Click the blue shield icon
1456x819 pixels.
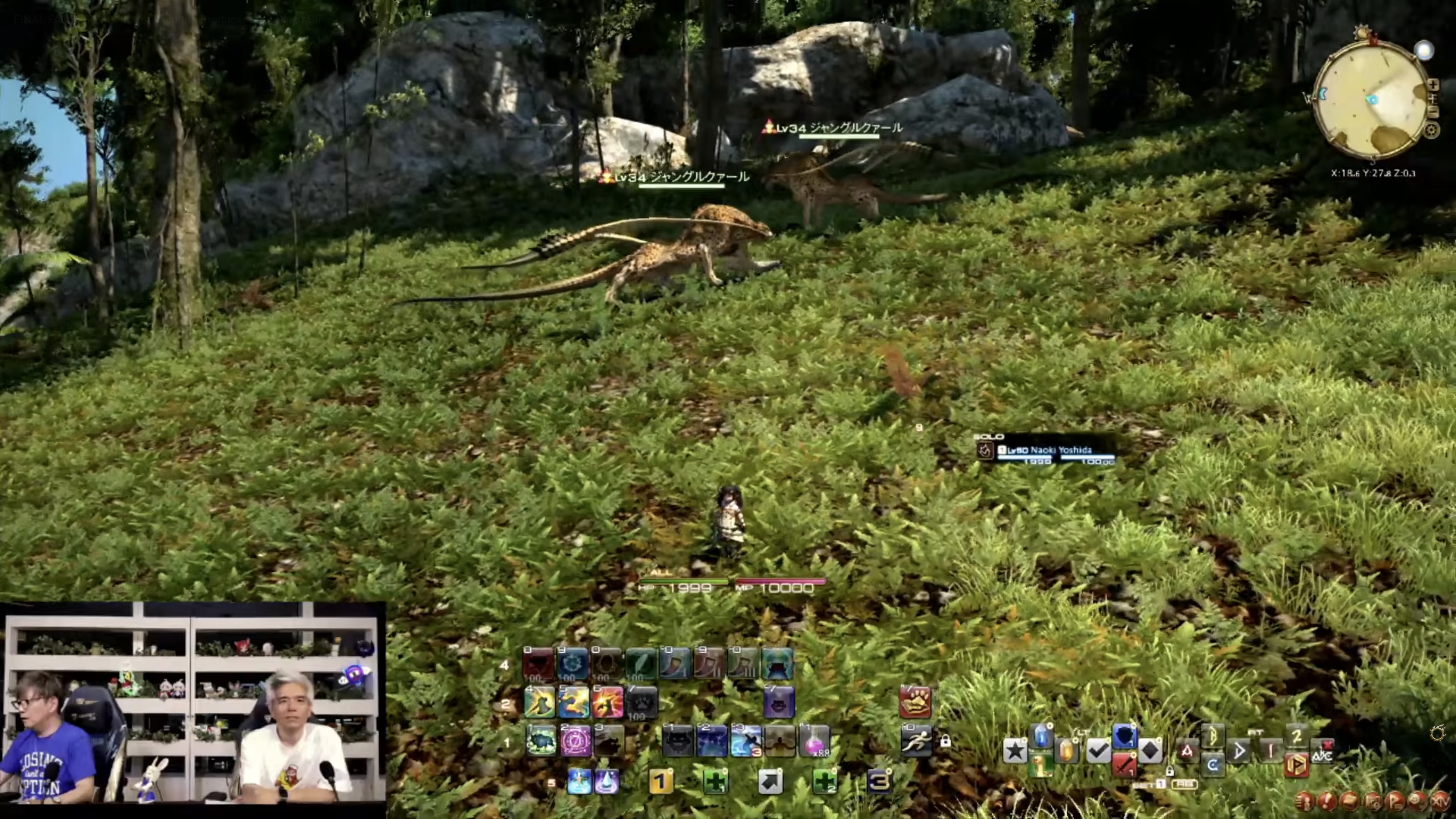[x=1124, y=737]
